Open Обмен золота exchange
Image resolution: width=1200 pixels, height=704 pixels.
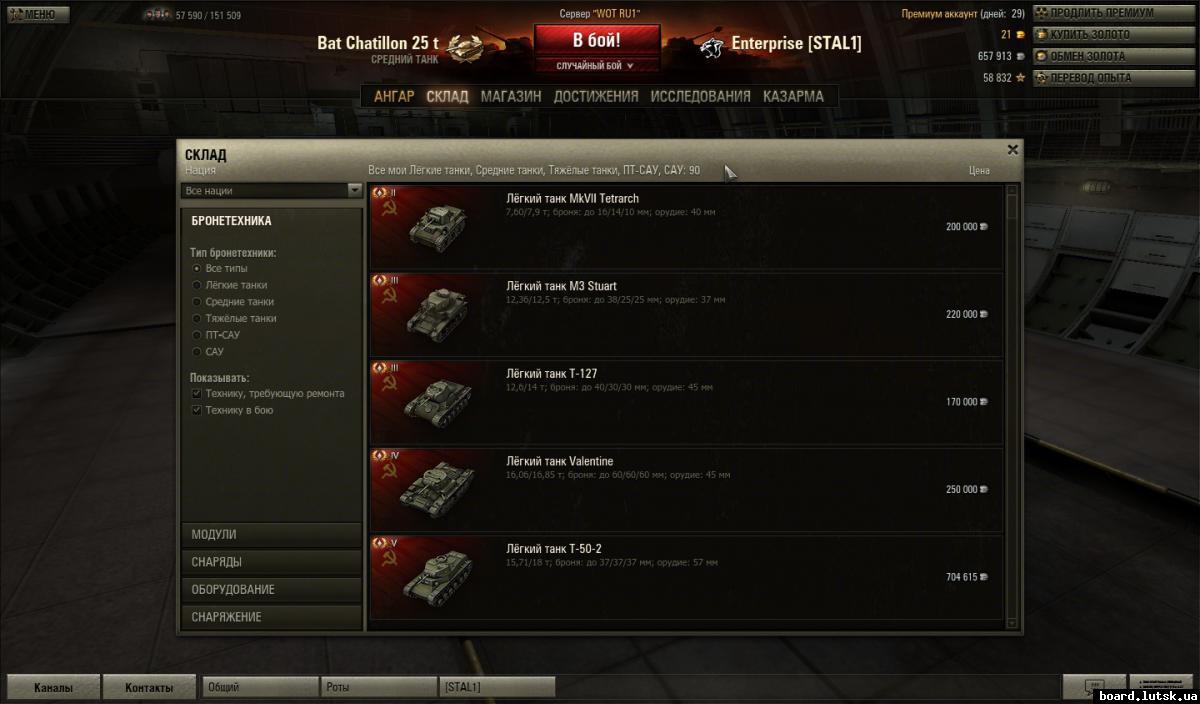(1099, 56)
